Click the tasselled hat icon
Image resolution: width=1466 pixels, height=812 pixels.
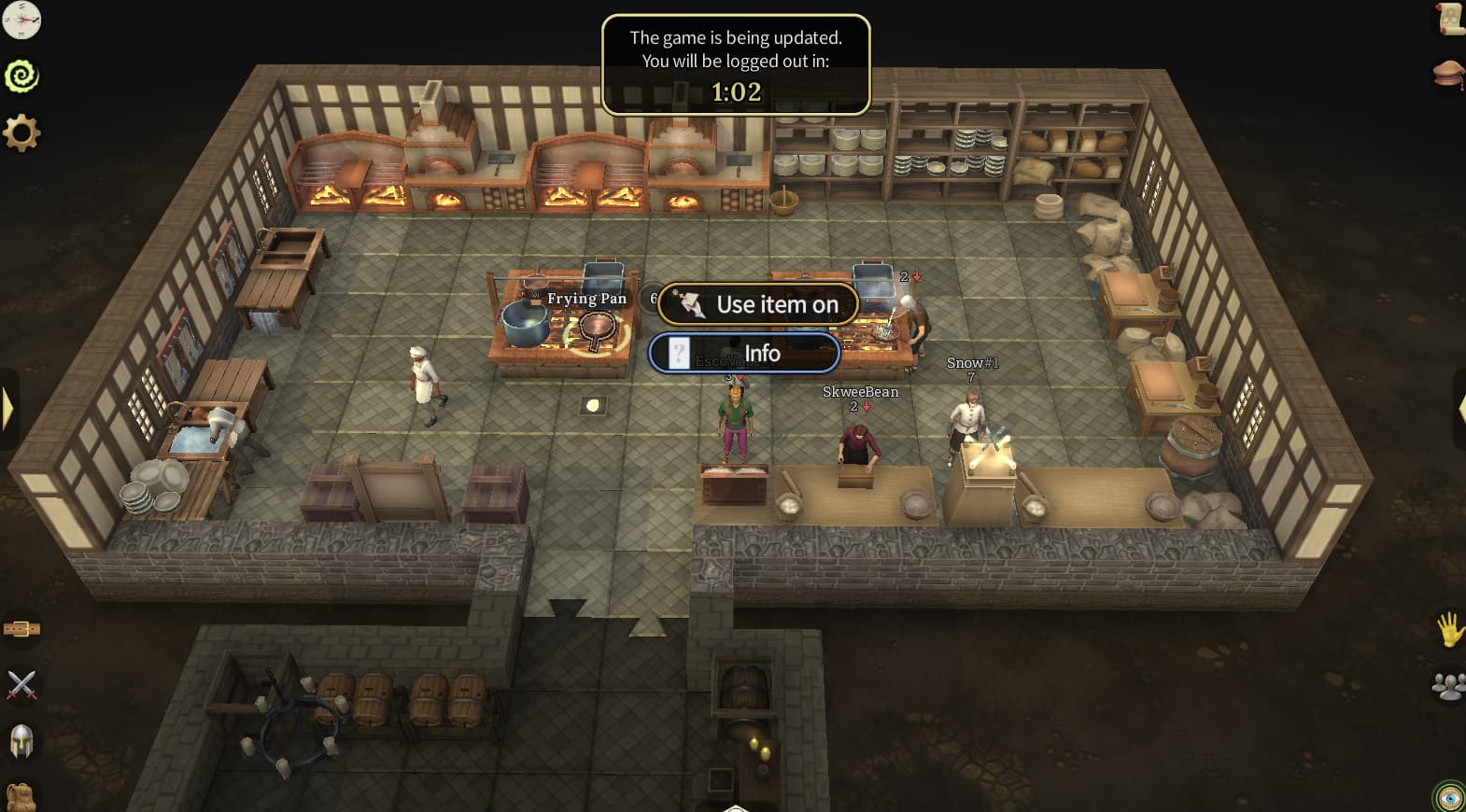[x=1448, y=74]
